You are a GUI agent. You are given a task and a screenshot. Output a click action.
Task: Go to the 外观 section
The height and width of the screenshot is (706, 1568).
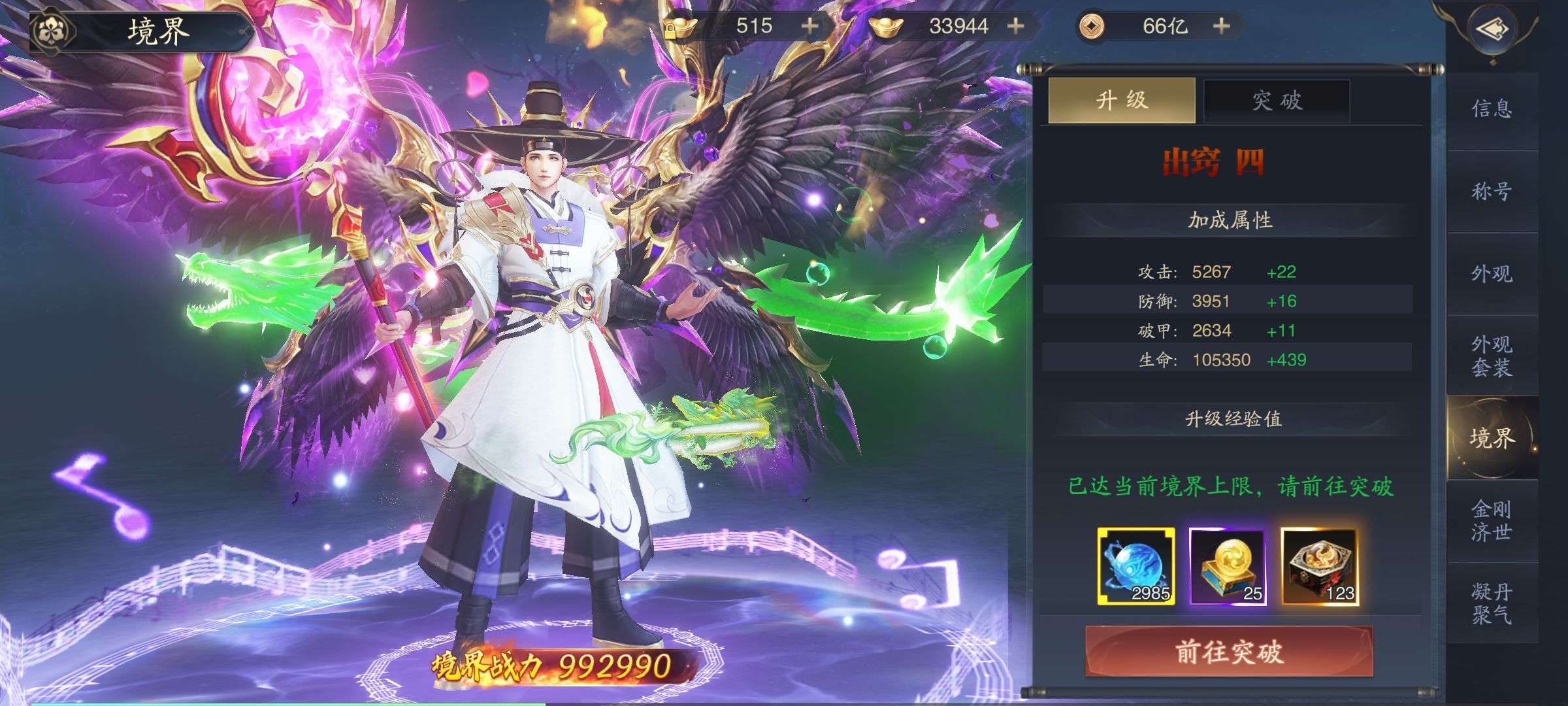[1492, 274]
